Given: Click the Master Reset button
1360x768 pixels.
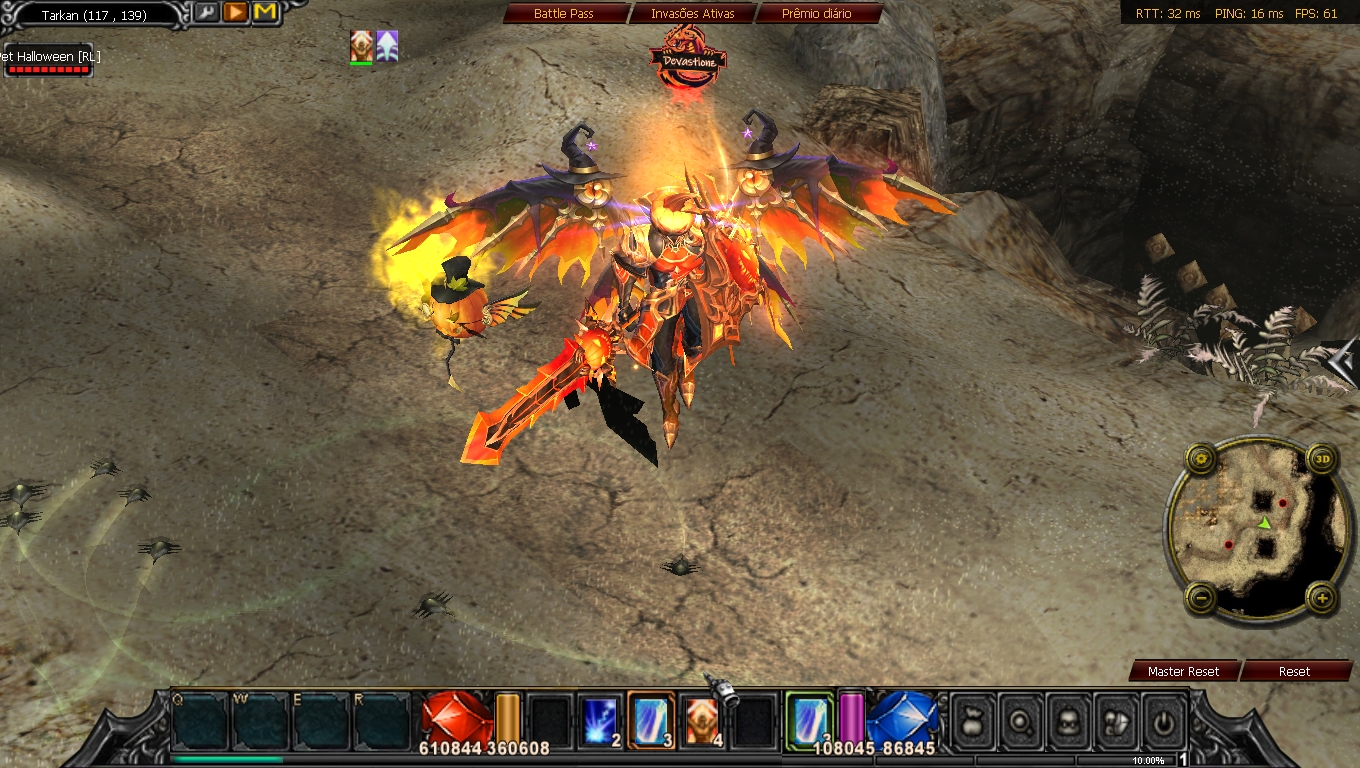Looking at the screenshot, I should tap(1183, 671).
